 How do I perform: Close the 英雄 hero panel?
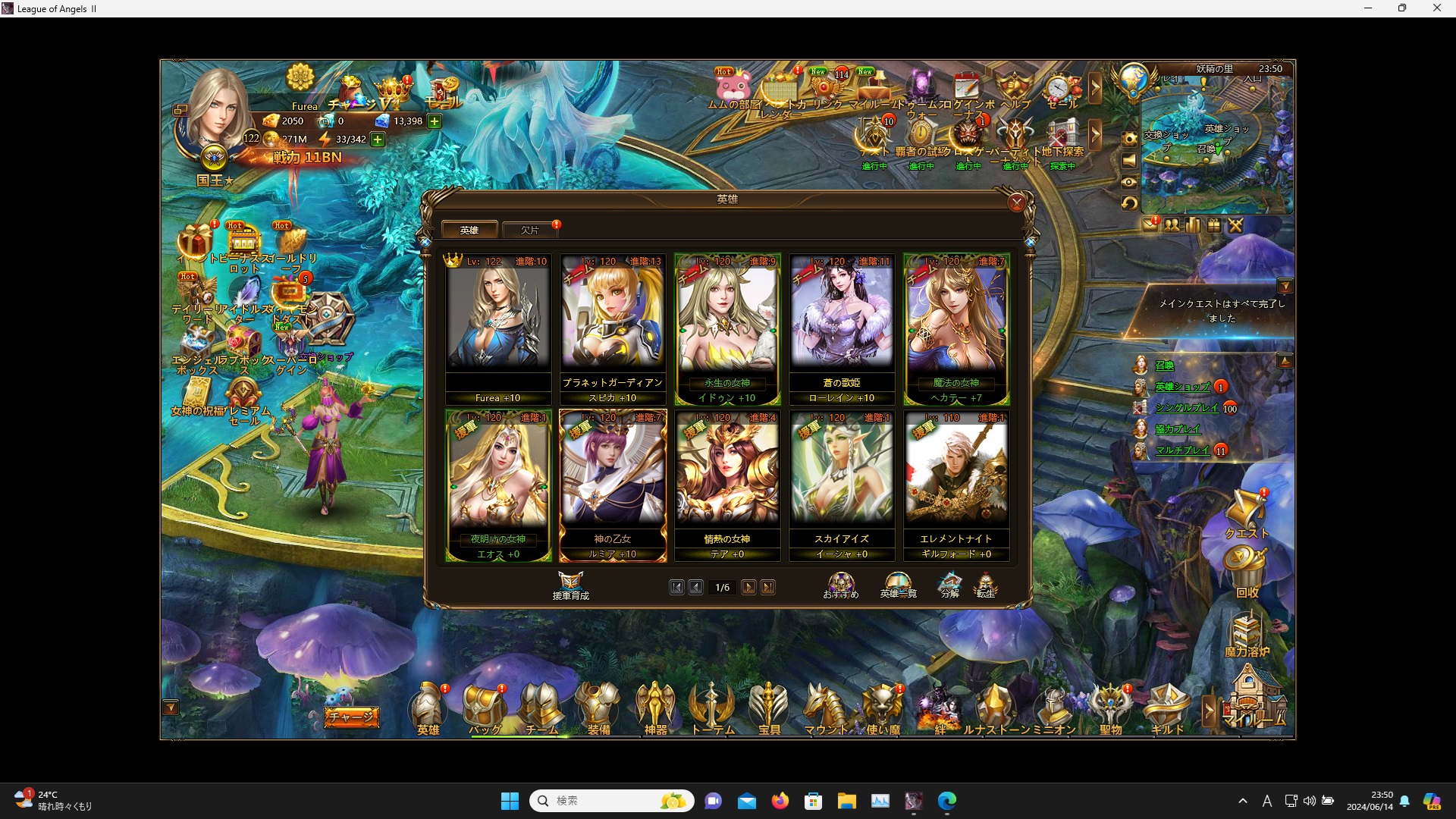tap(1016, 202)
